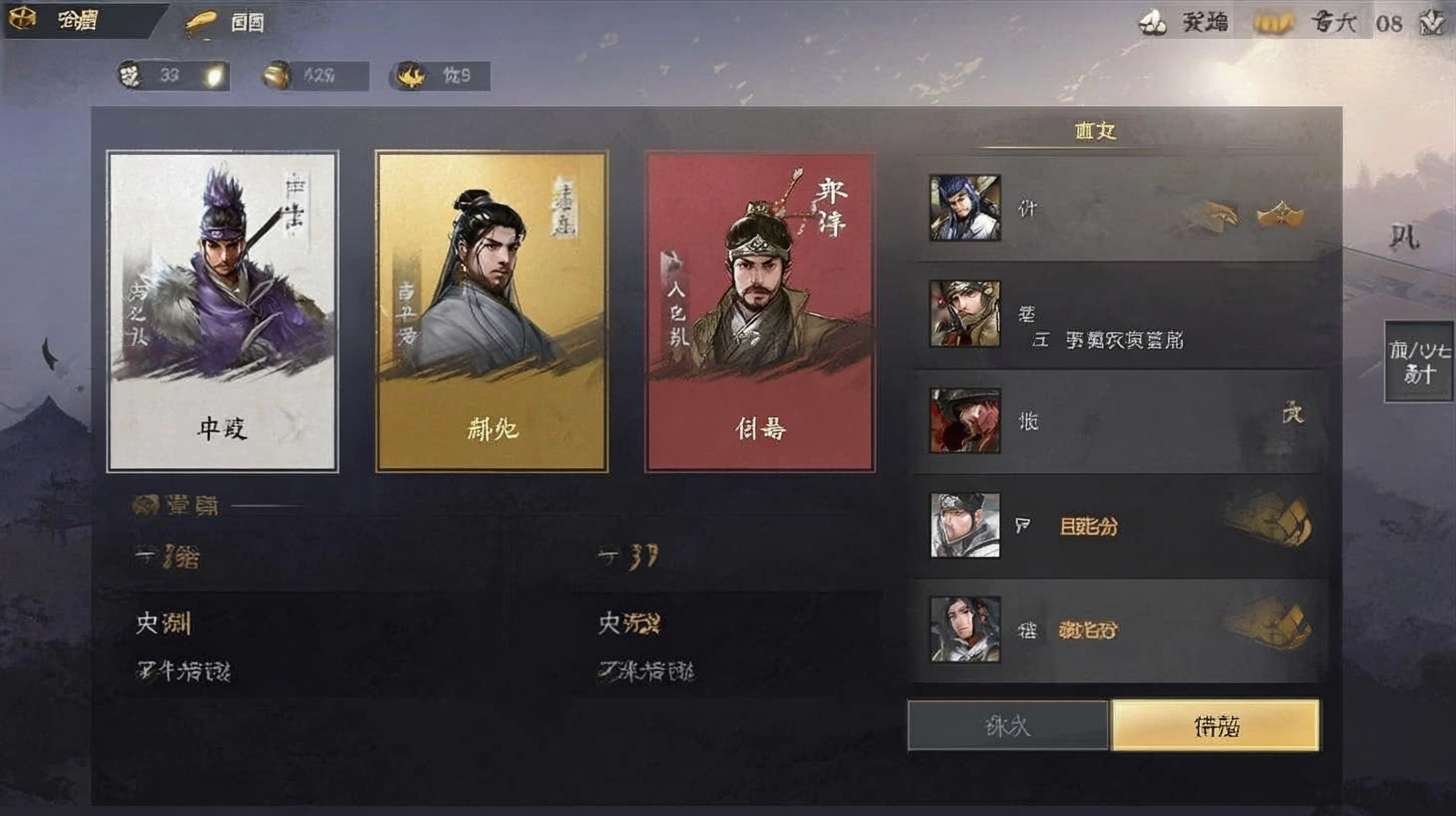Open the mail icon at the top right
The width and height of the screenshot is (1456, 816).
1152,22
